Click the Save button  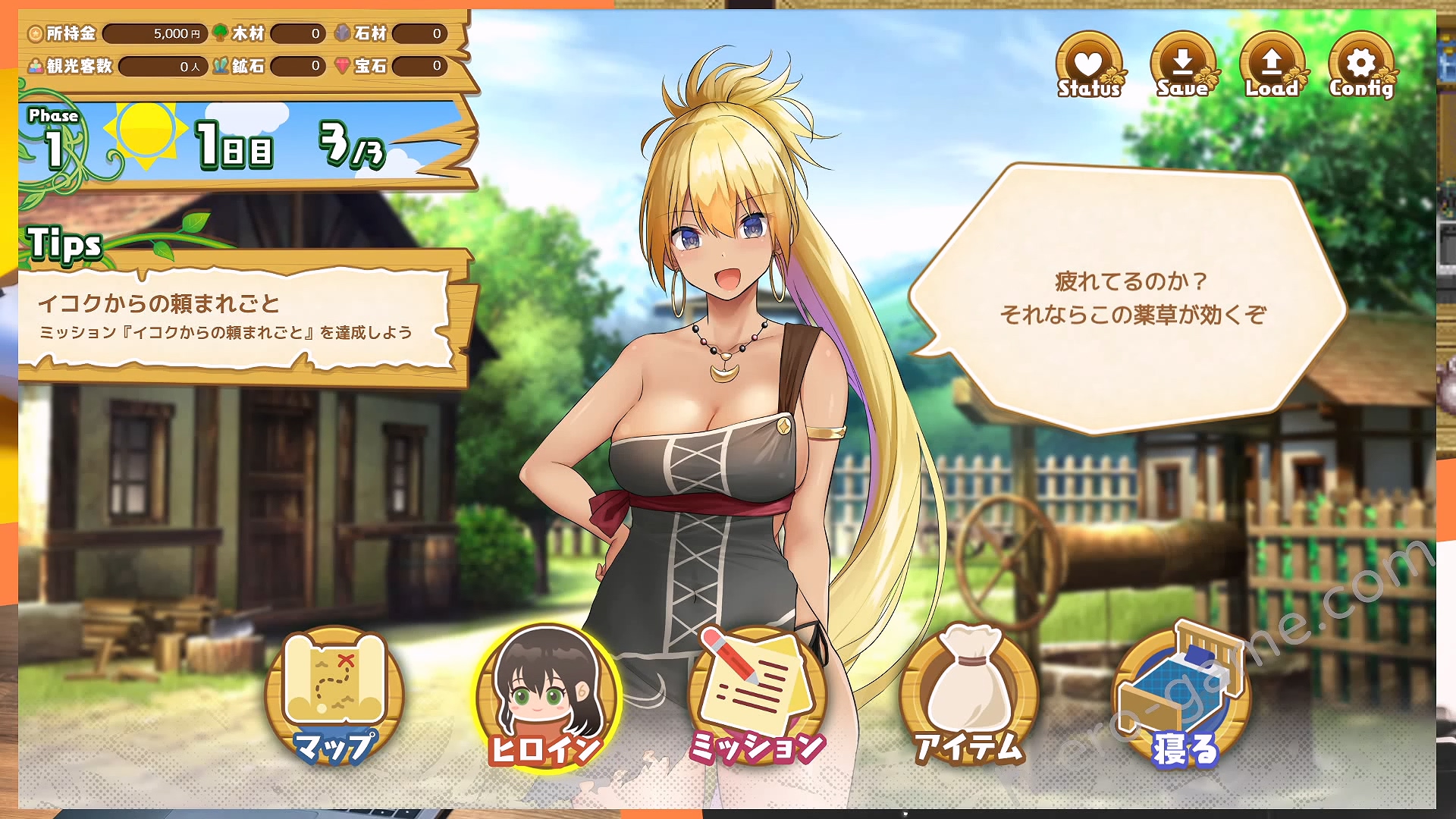(1182, 67)
